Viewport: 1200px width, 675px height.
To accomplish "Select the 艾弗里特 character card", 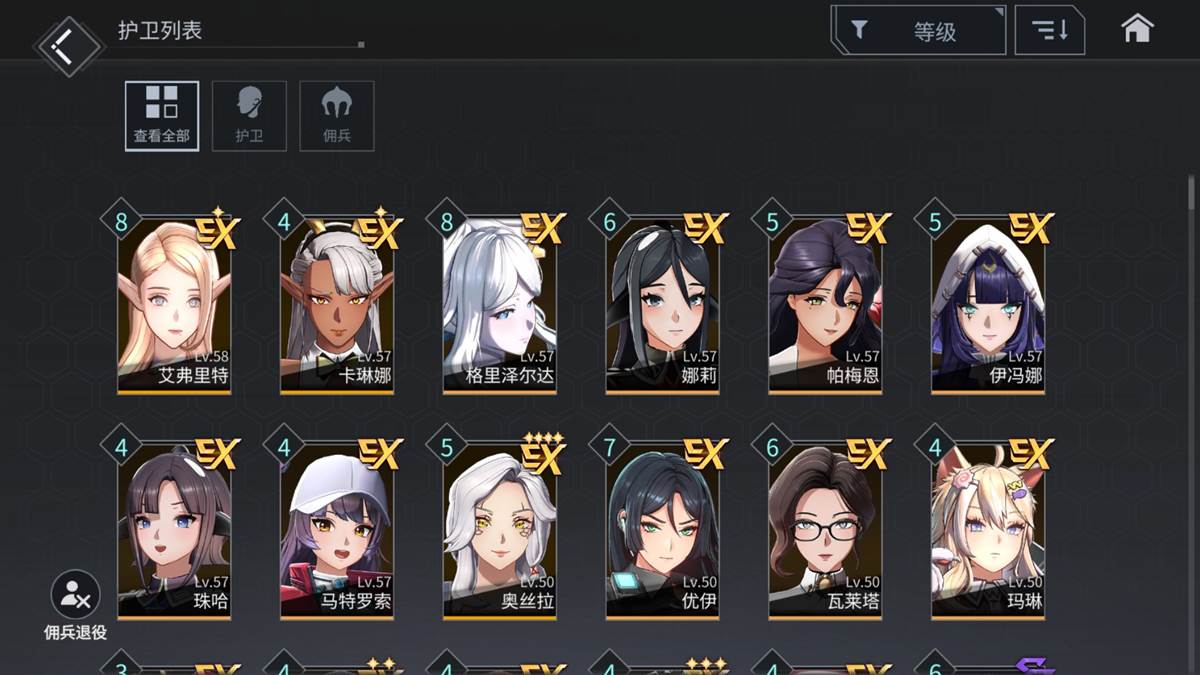I will [x=175, y=303].
